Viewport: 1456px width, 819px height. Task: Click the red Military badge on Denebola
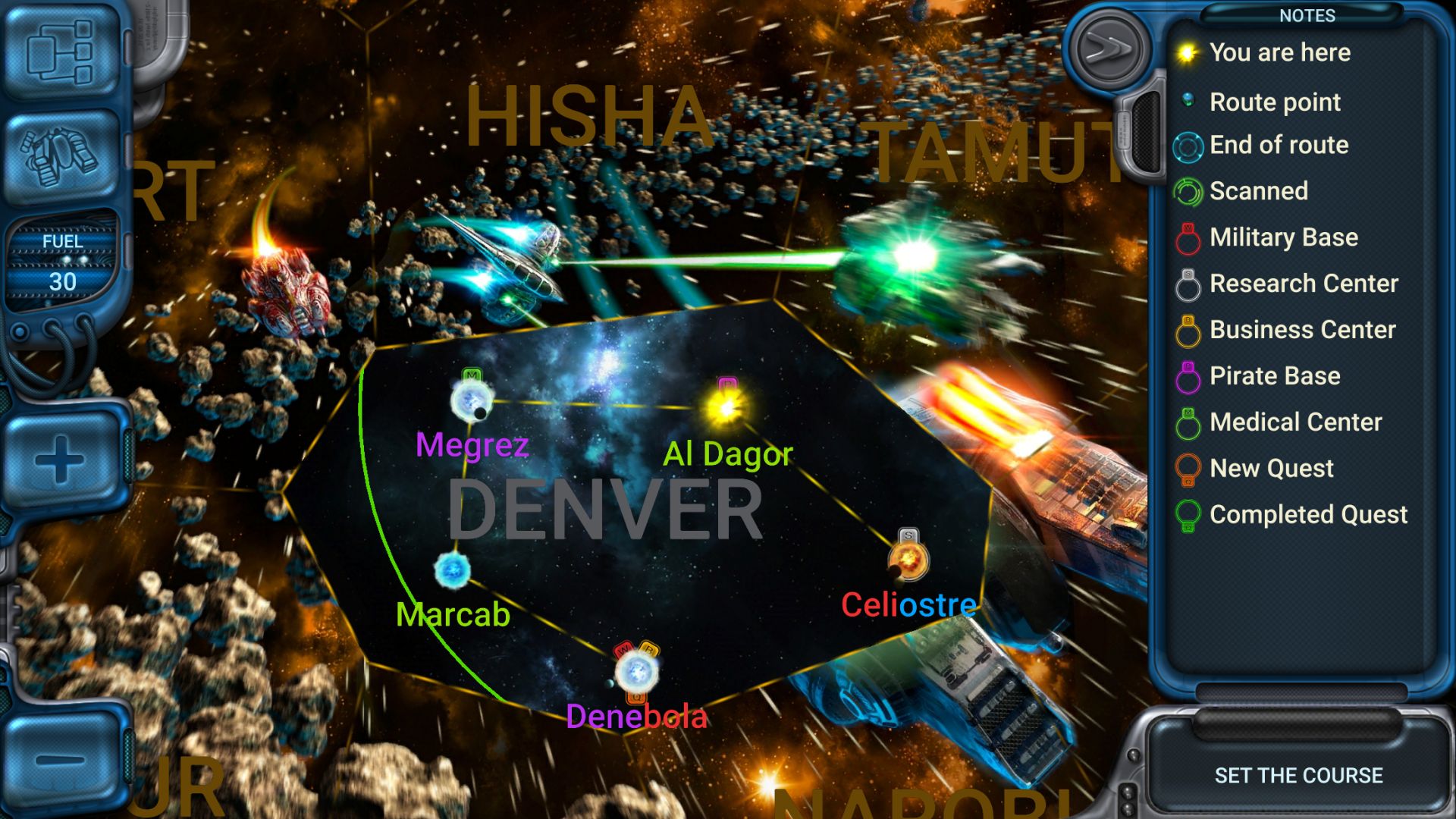pyautogui.click(x=624, y=650)
